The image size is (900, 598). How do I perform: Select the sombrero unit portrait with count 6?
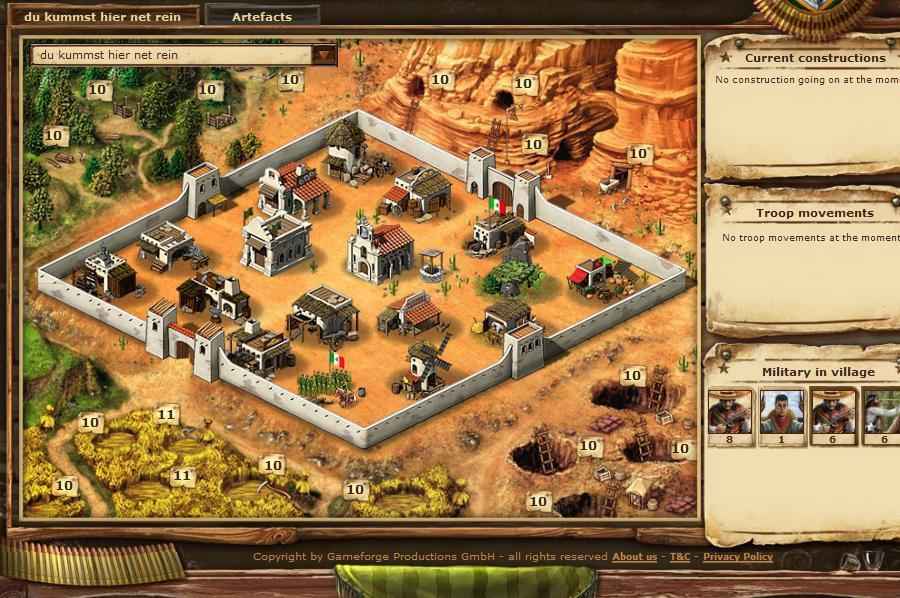(833, 411)
